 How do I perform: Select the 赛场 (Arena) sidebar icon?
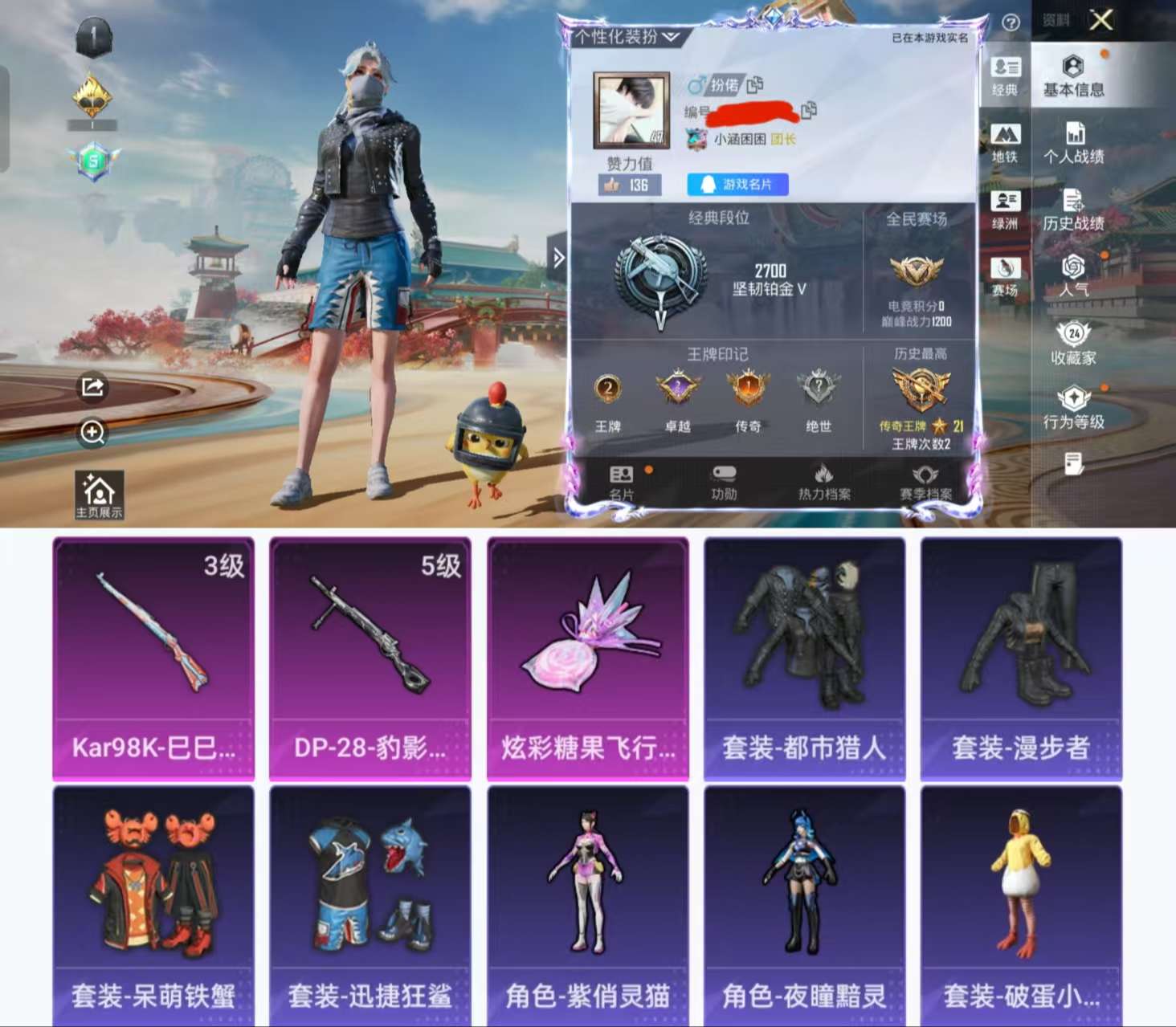point(1006,277)
